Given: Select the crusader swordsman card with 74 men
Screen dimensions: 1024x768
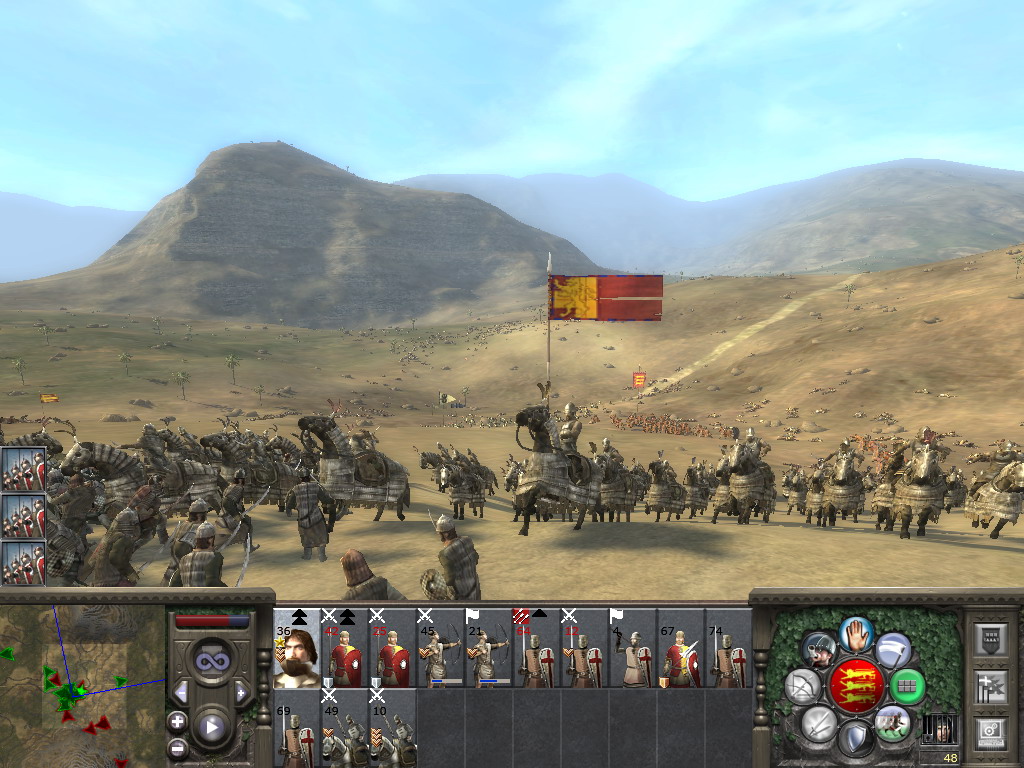Looking at the screenshot, I should pyautogui.click(x=729, y=648).
